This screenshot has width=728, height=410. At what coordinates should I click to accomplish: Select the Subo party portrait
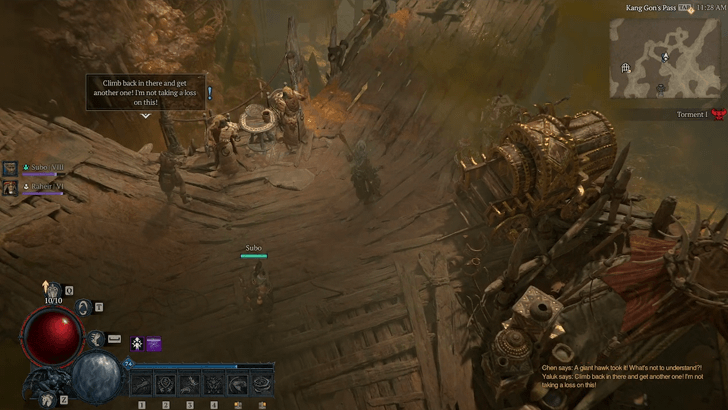tap(10, 169)
